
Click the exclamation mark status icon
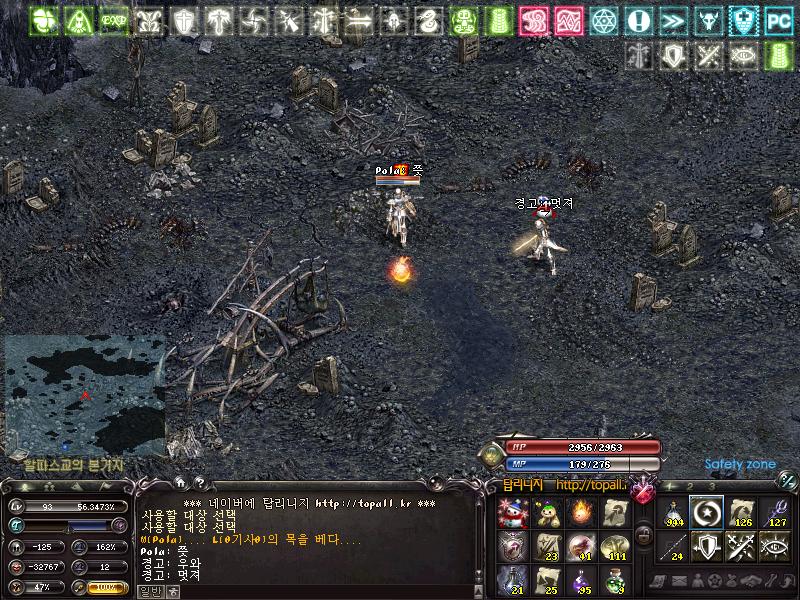[638, 20]
